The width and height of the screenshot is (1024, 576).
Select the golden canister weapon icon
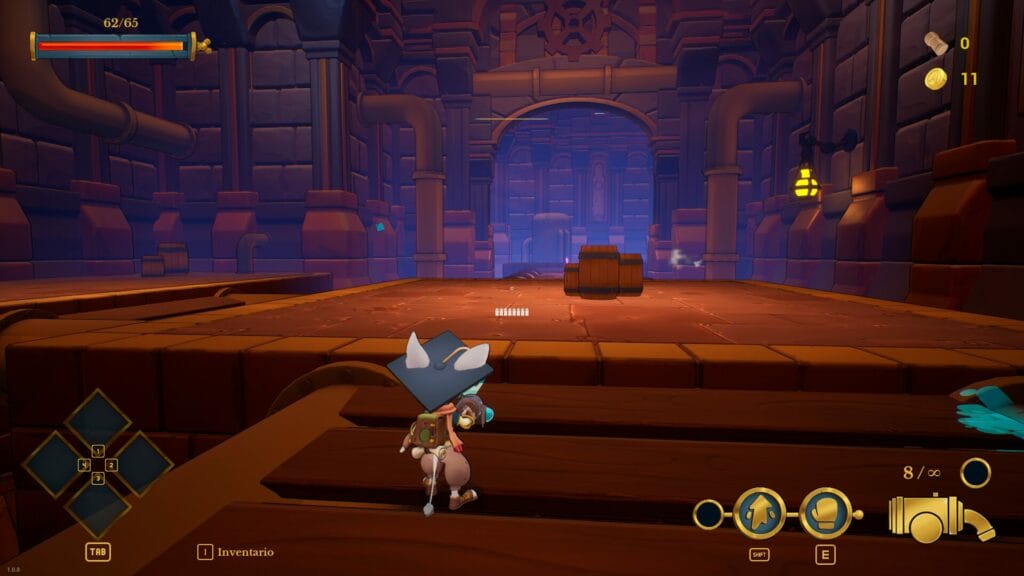[x=938, y=519]
